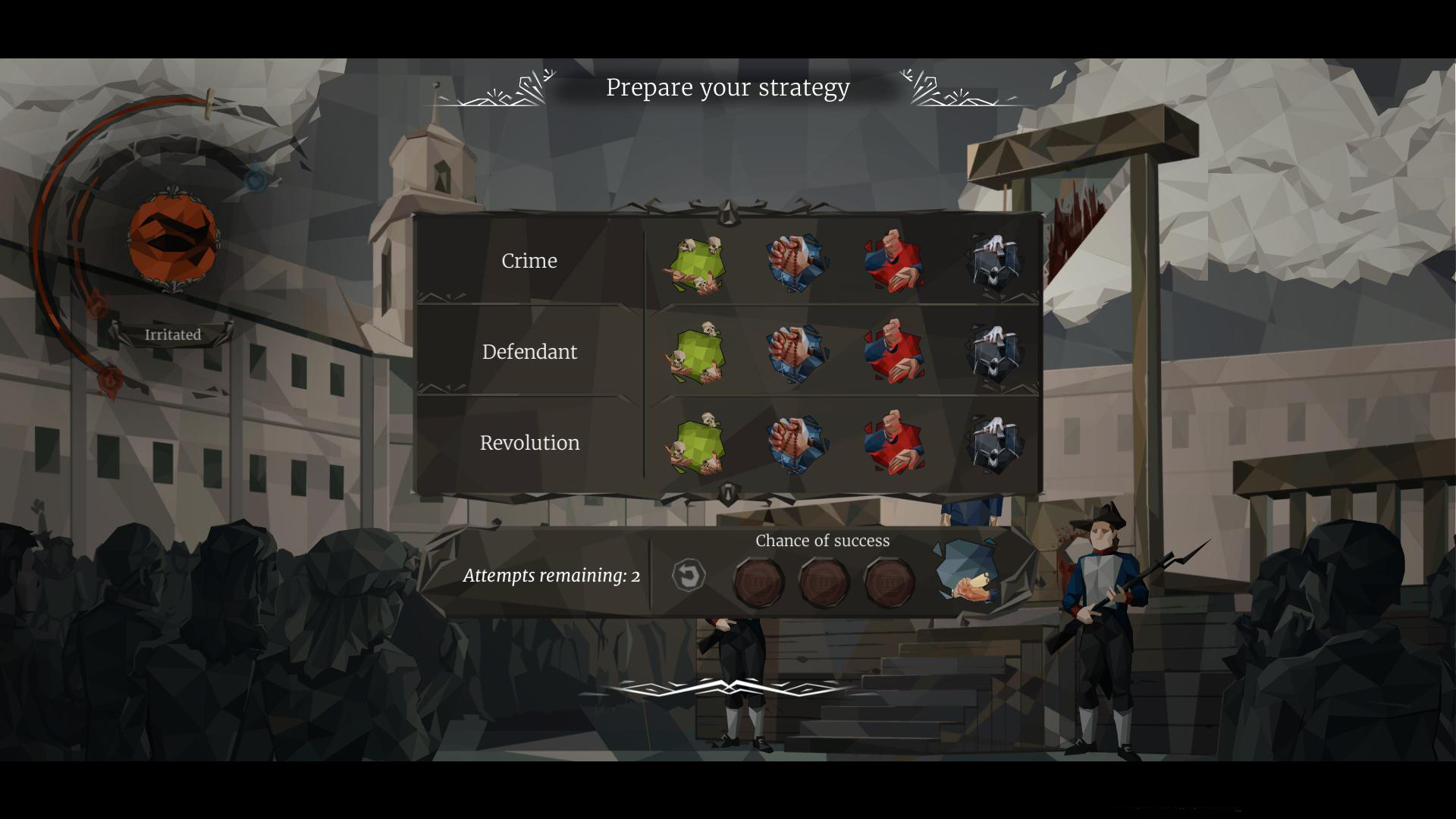
Task: Select the Defendant category label
Action: [x=529, y=351]
